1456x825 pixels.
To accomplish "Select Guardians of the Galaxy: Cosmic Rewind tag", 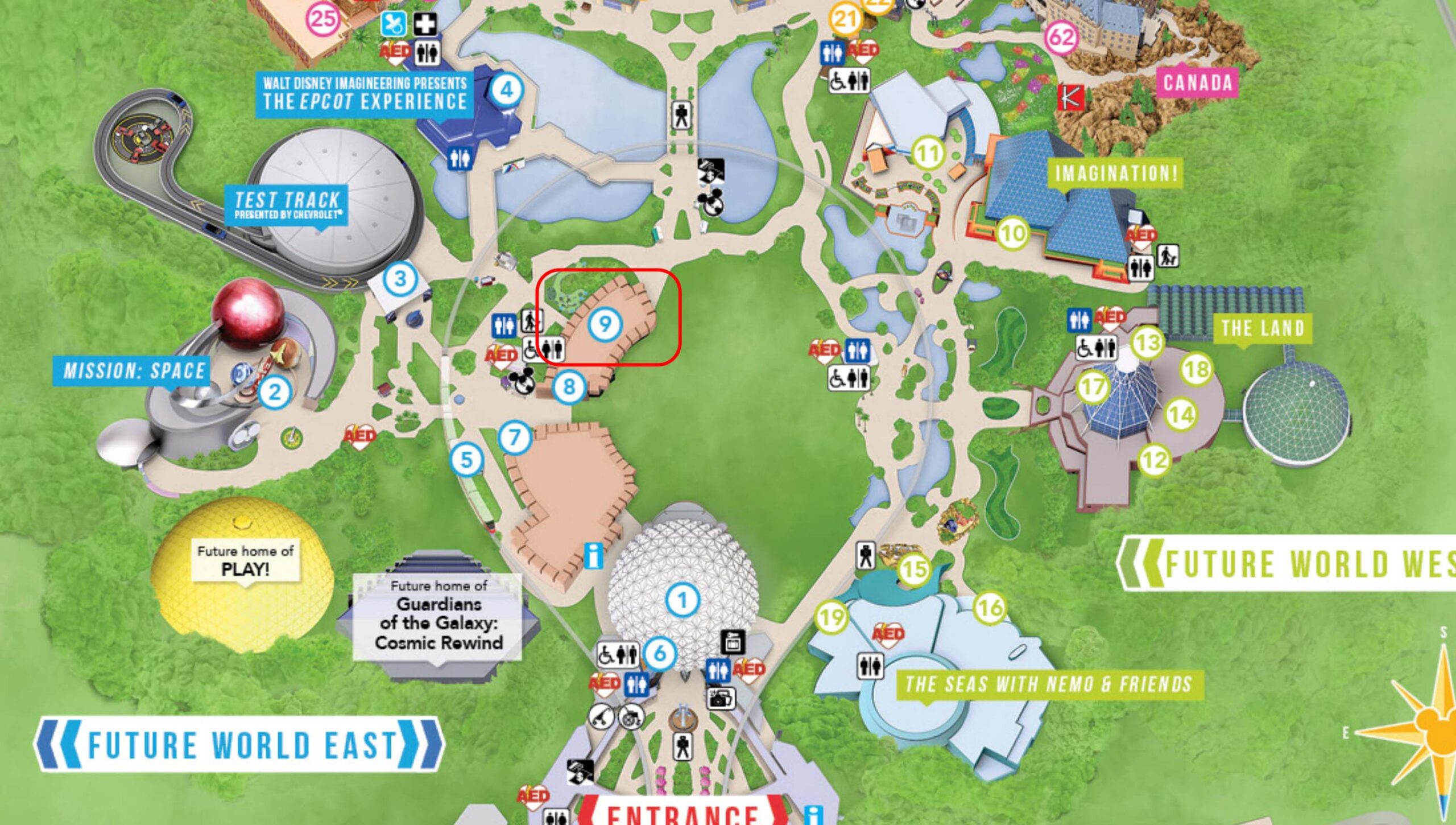I will 438,617.
